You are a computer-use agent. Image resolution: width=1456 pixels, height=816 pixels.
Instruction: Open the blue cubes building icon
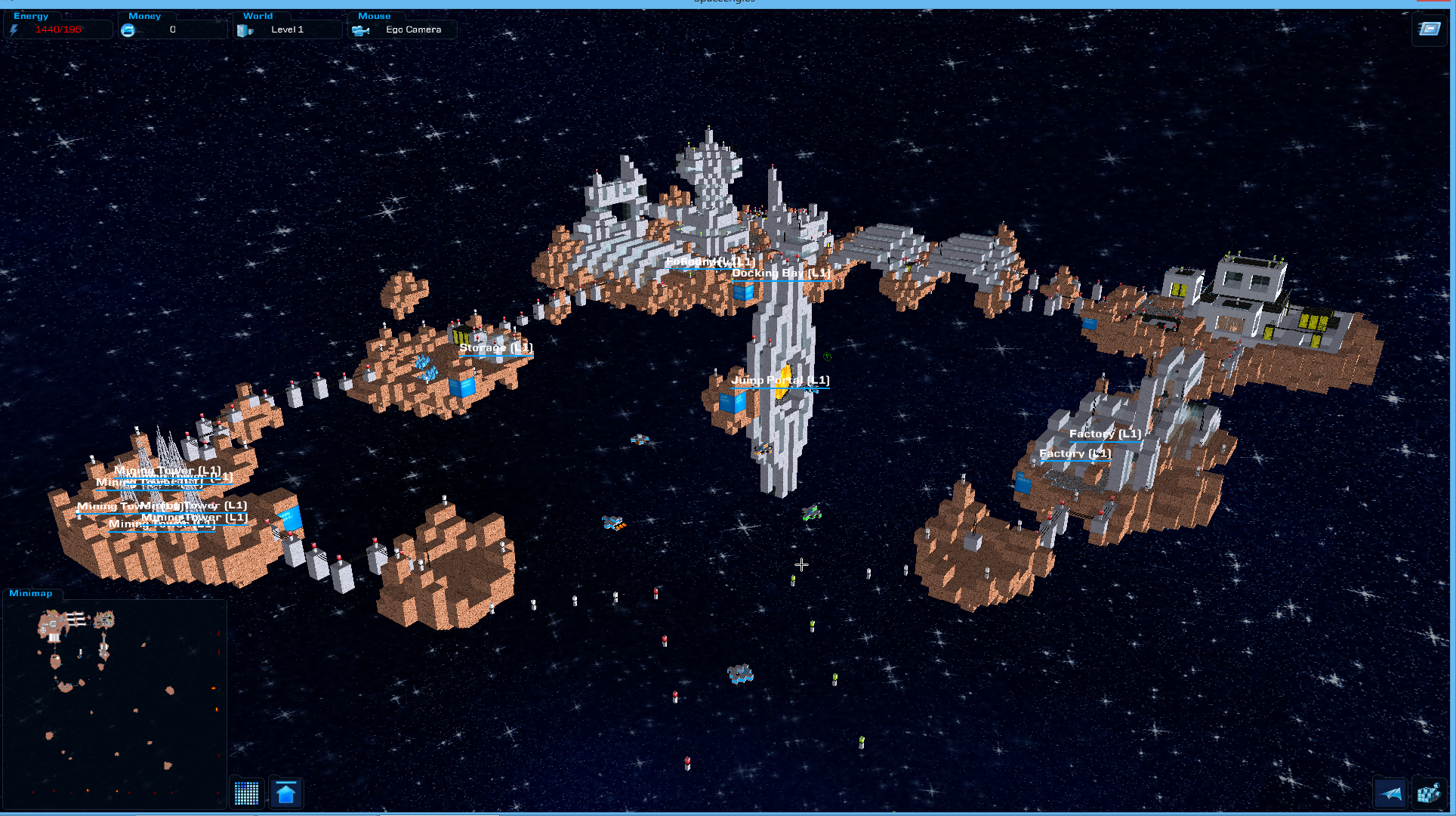[1428, 793]
